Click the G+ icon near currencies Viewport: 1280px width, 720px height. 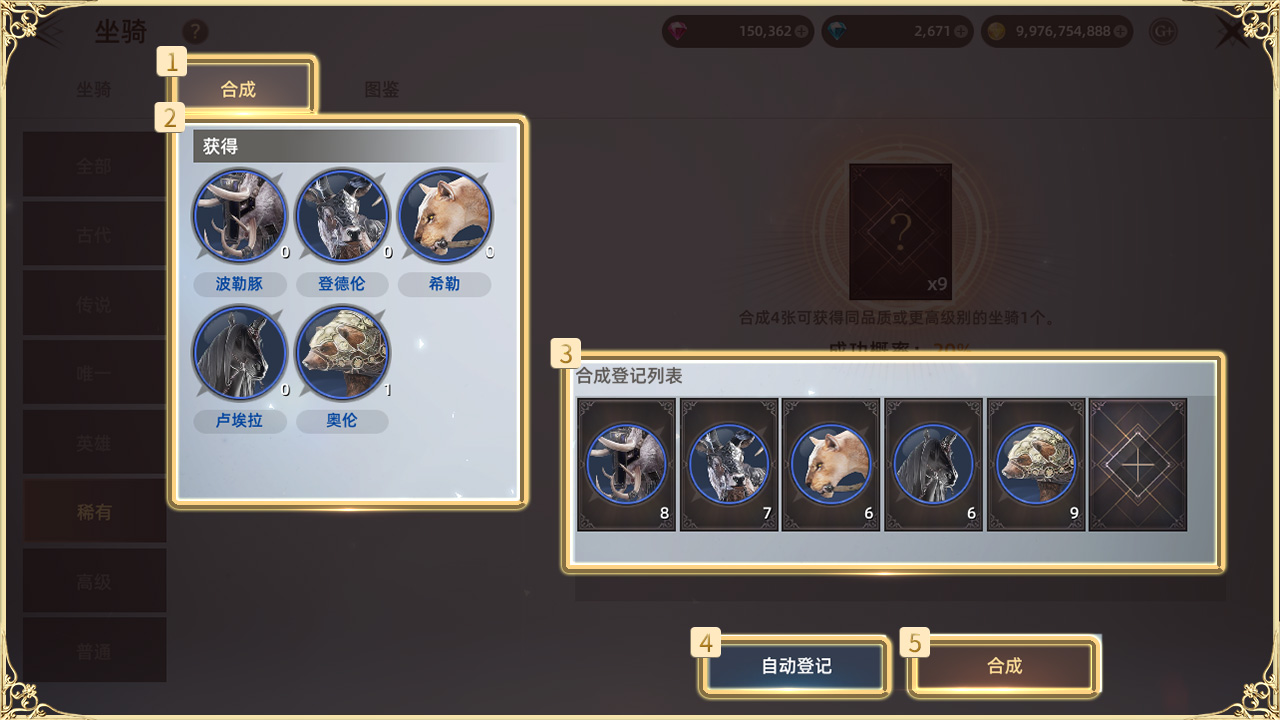pos(1163,31)
